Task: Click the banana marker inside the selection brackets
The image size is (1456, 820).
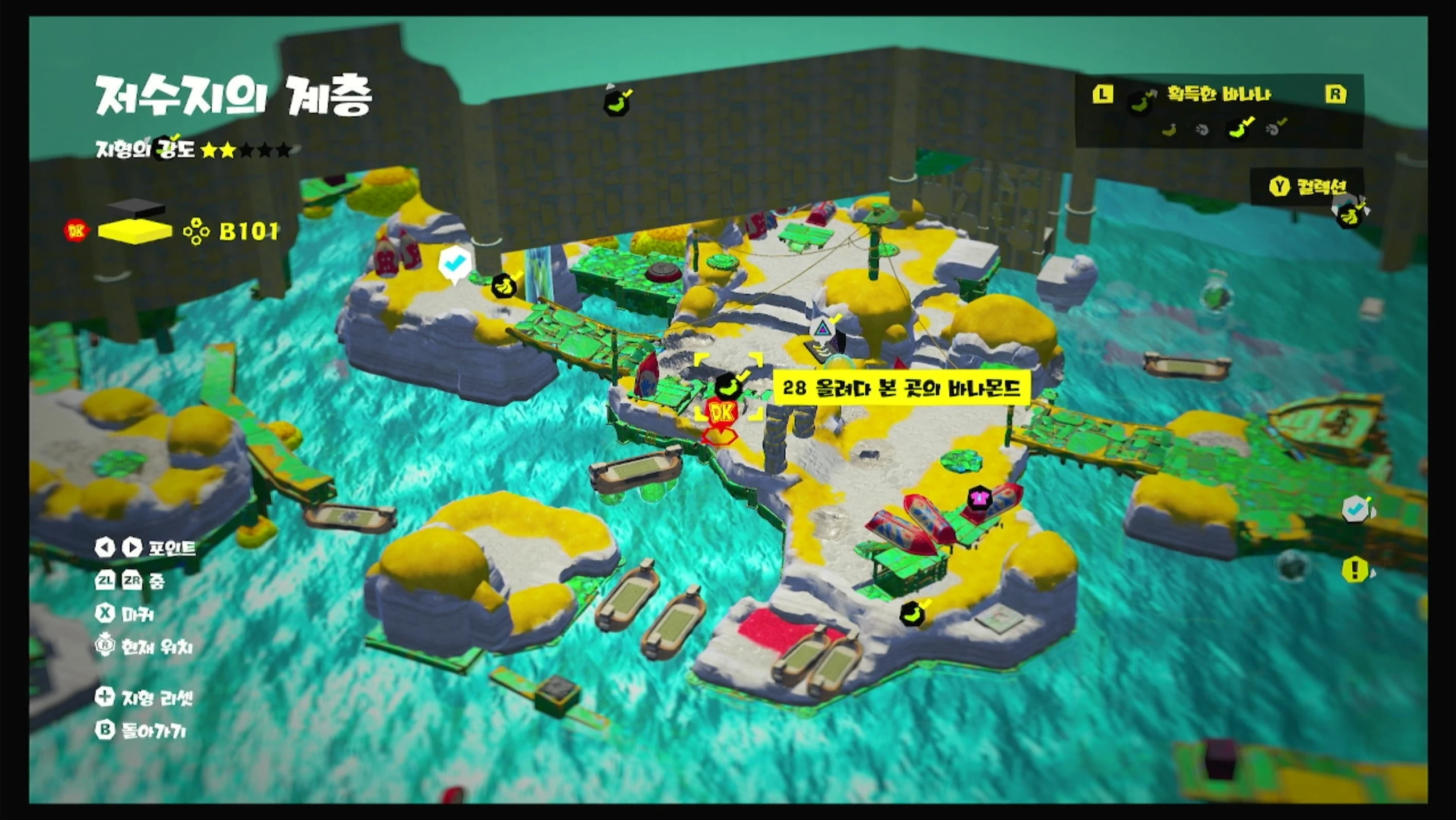Action: [x=729, y=387]
